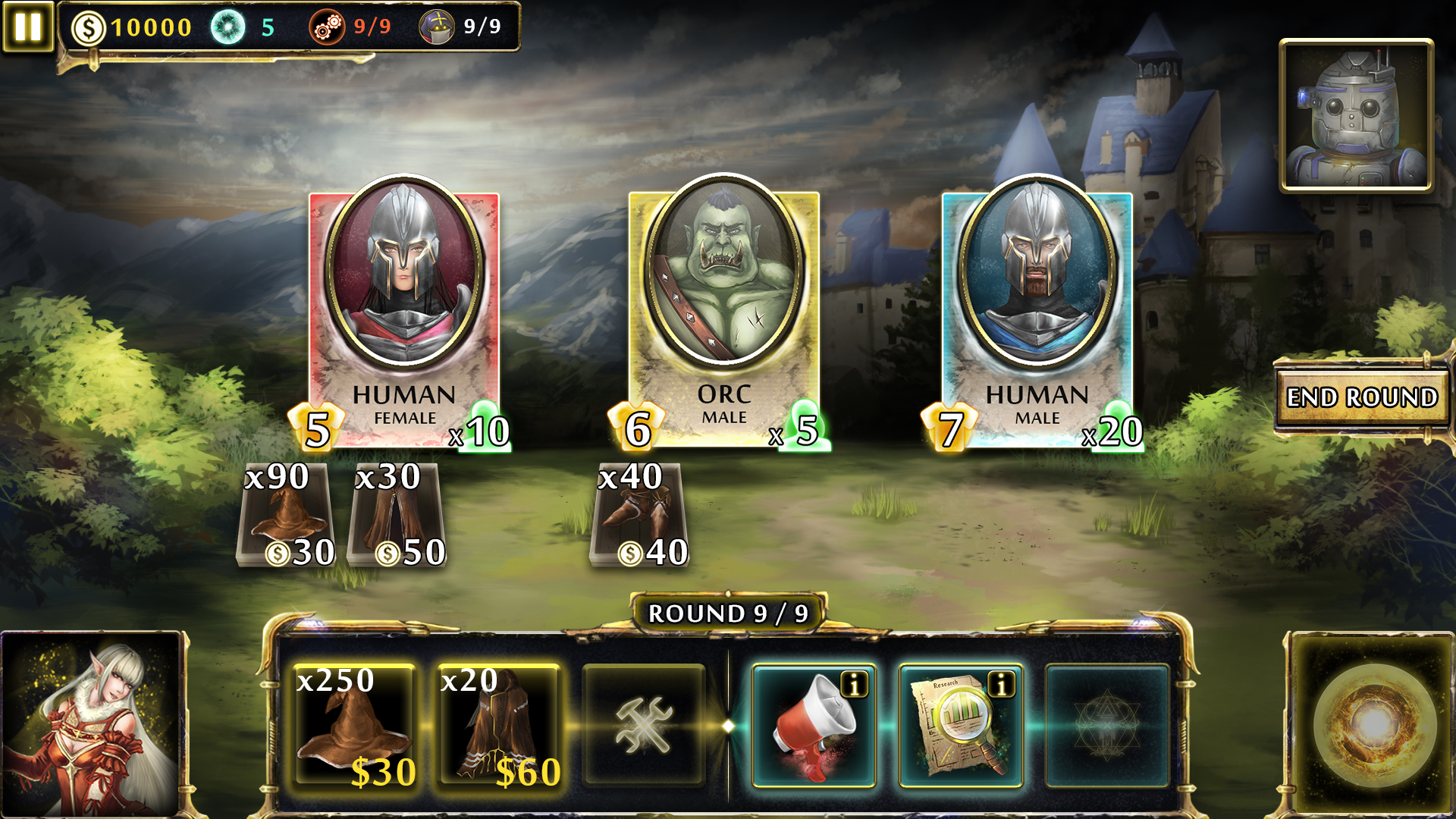
Task: Select the dimmed arcane symbol slot
Action: coord(1106,726)
